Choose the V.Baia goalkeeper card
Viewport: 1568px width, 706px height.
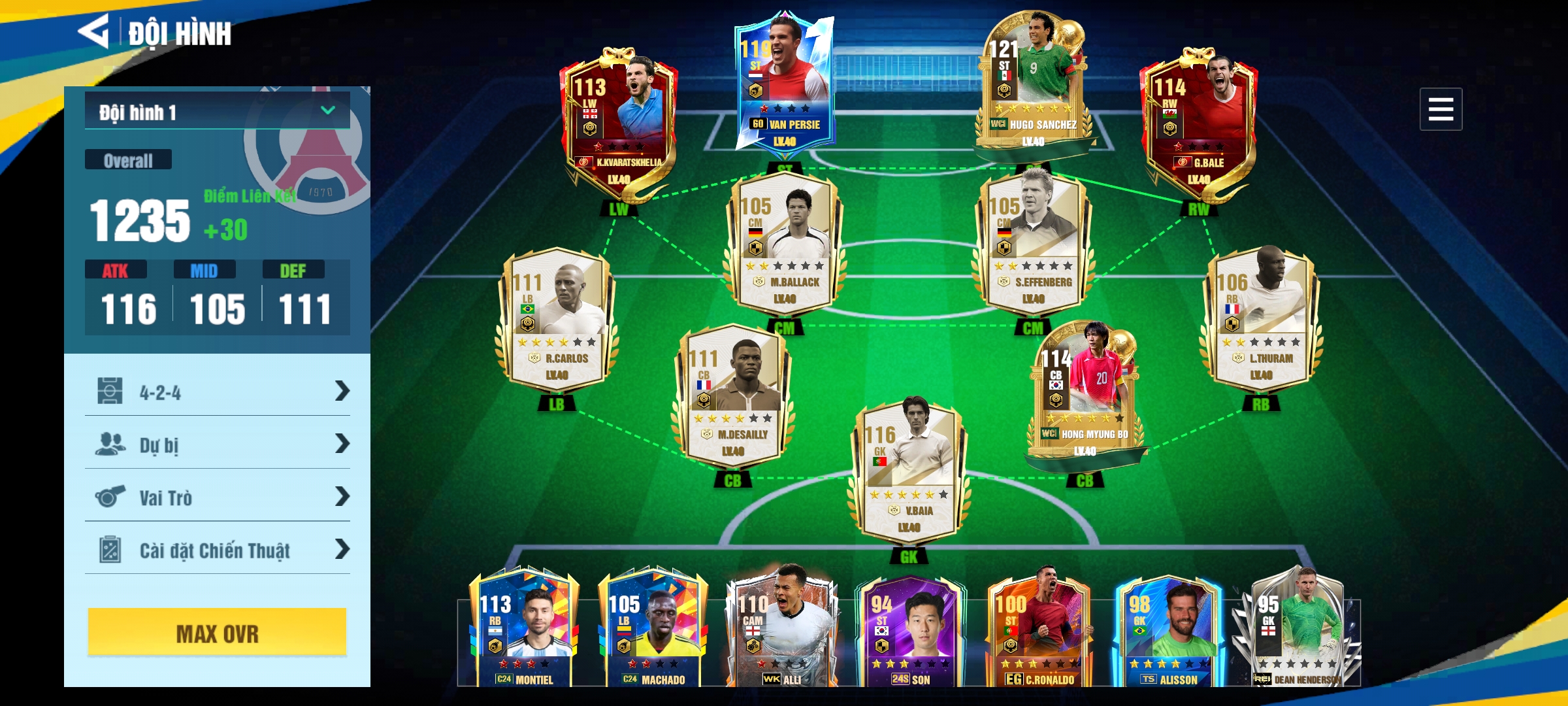point(909,471)
